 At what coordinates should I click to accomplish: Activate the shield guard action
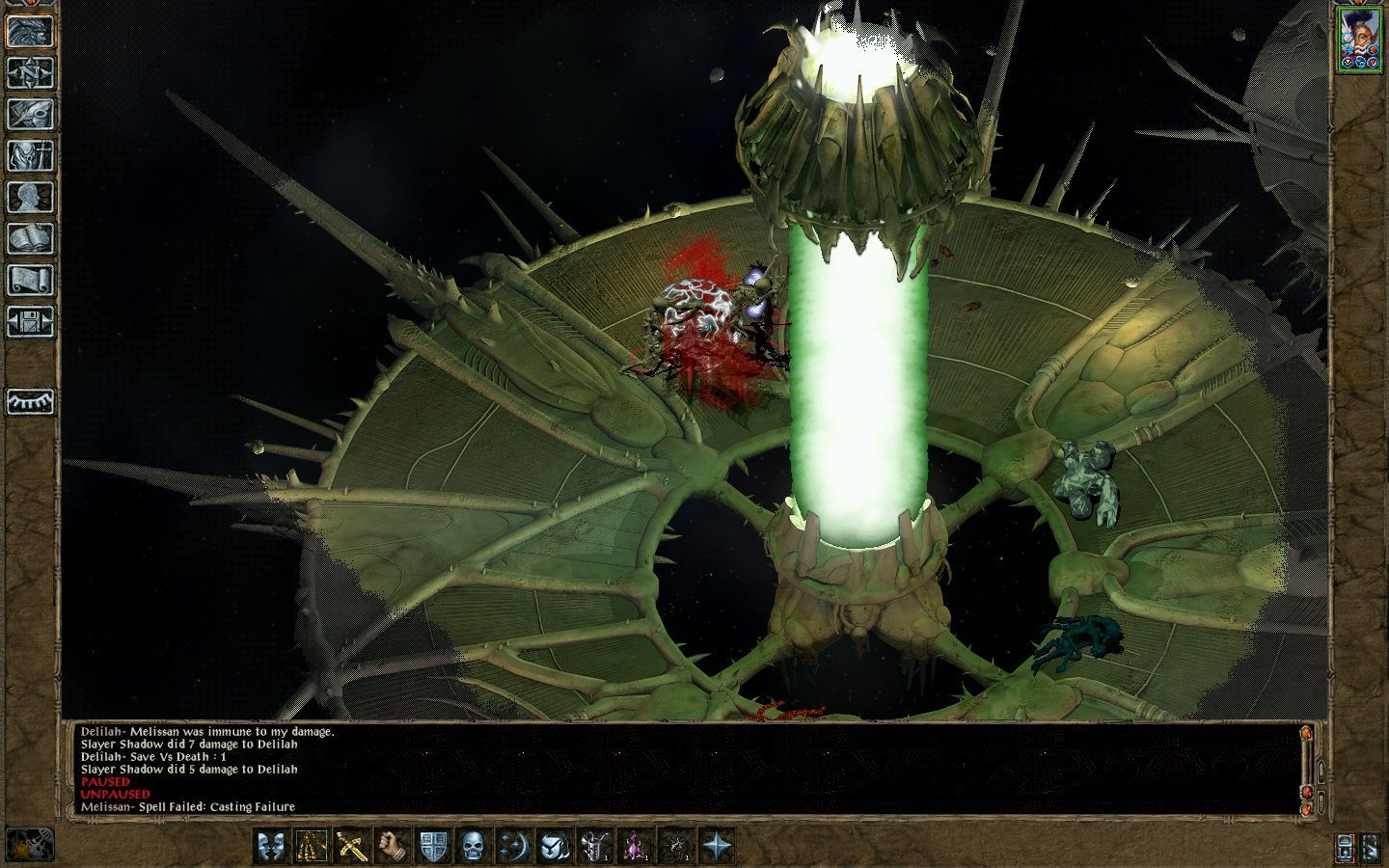[x=433, y=847]
